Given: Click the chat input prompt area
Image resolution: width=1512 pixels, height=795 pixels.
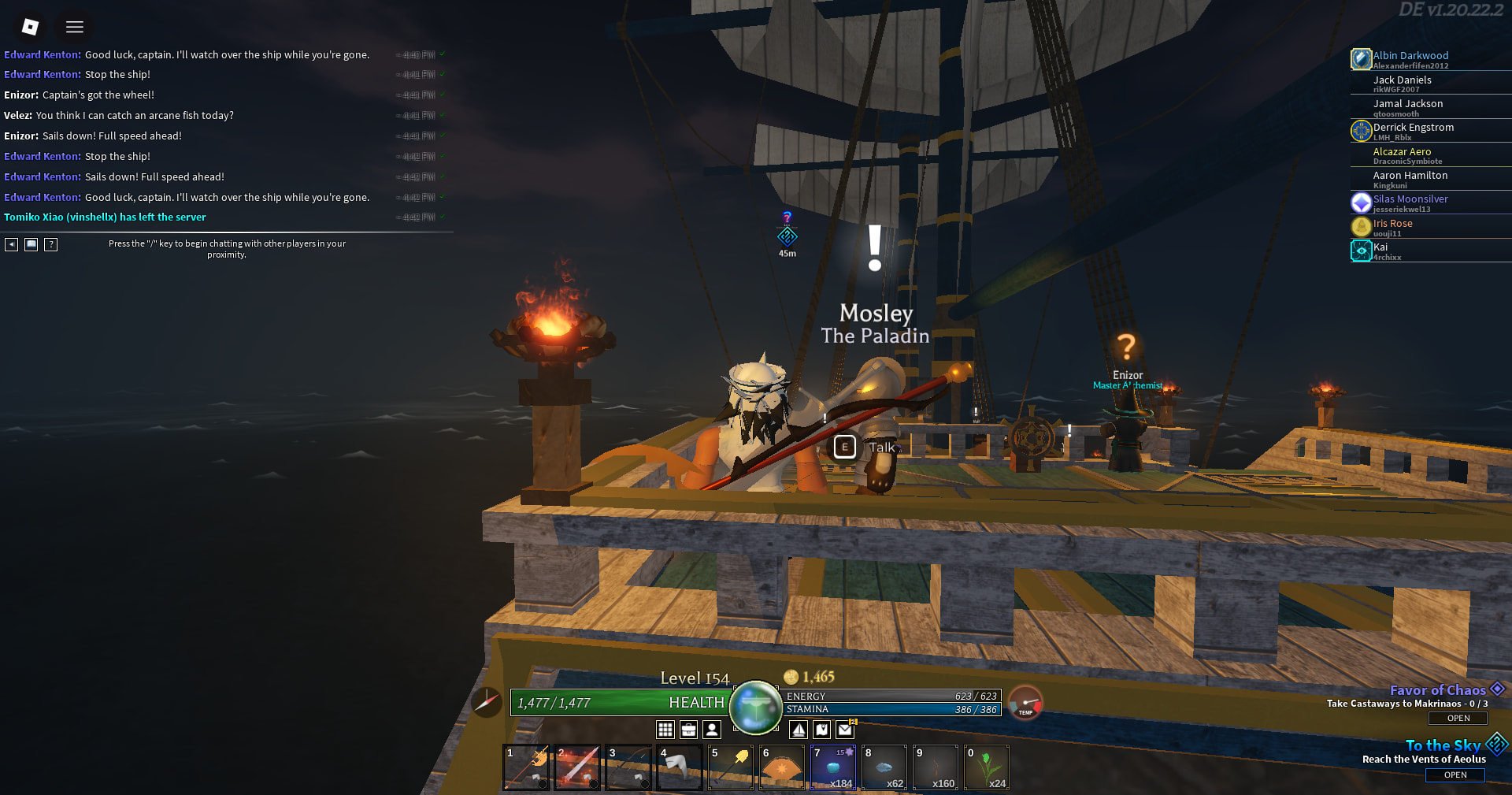Looking at the screenshot, I should tap(227, 248).
